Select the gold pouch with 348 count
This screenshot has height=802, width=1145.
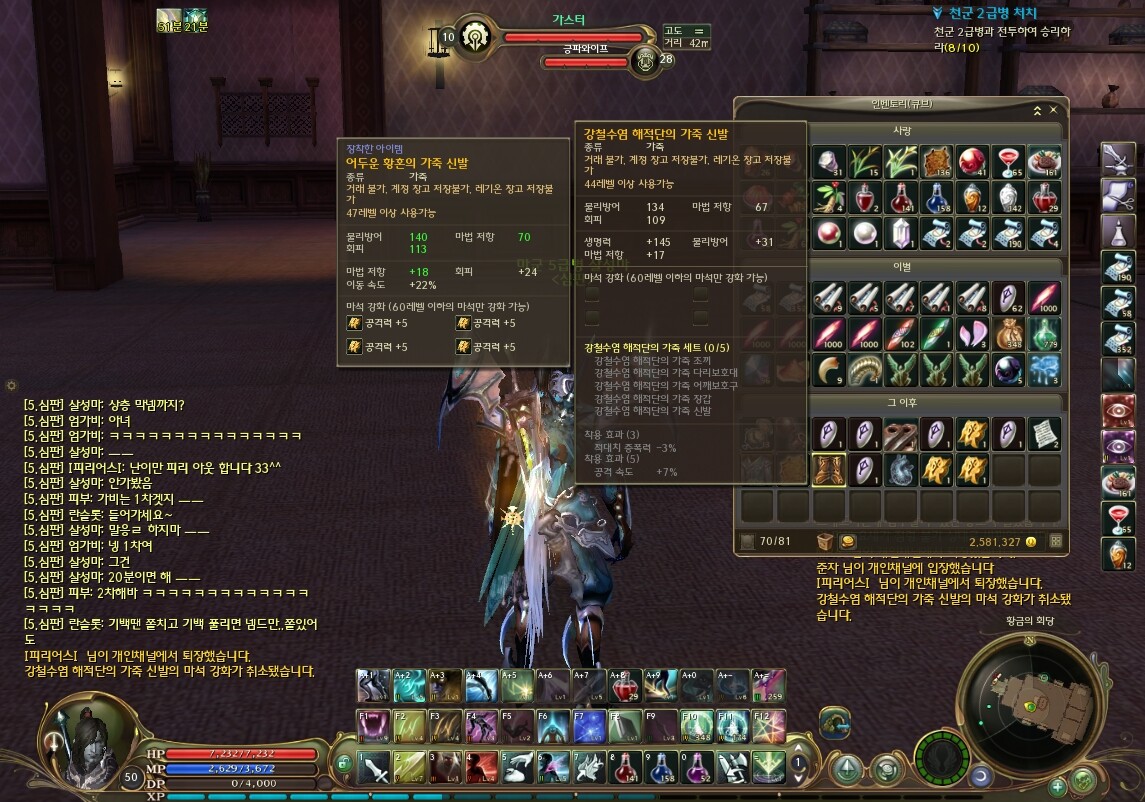[1008, 333]
